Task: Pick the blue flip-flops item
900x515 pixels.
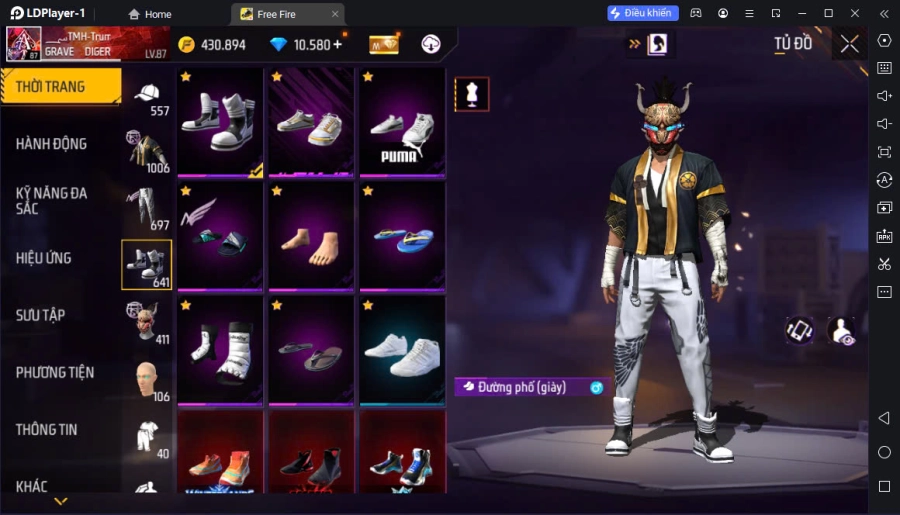Action: tap(402, 237)
